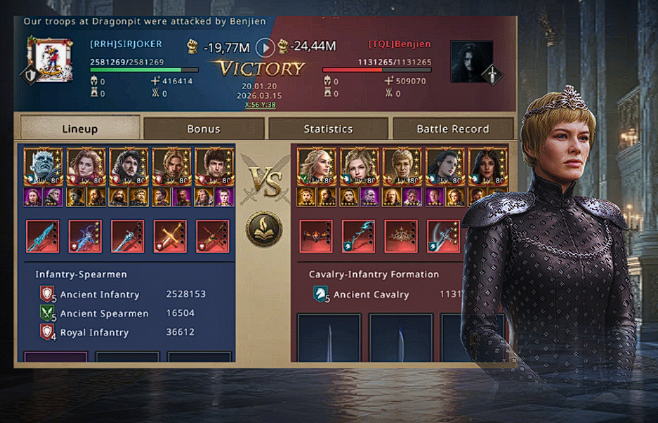Click the defender name [IQL]Benjien
658x423 pixels.
400,44
